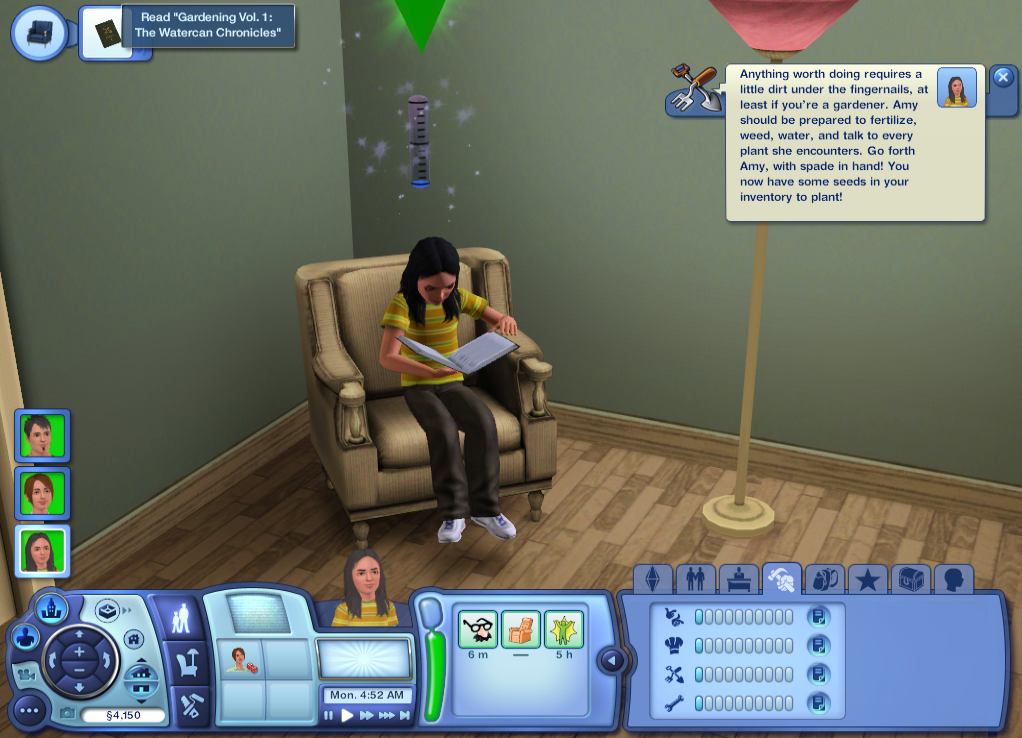Viewport: 1022px width, 738px height.
Task: Switch to the Relationships tab
Action: pos(695,579)
